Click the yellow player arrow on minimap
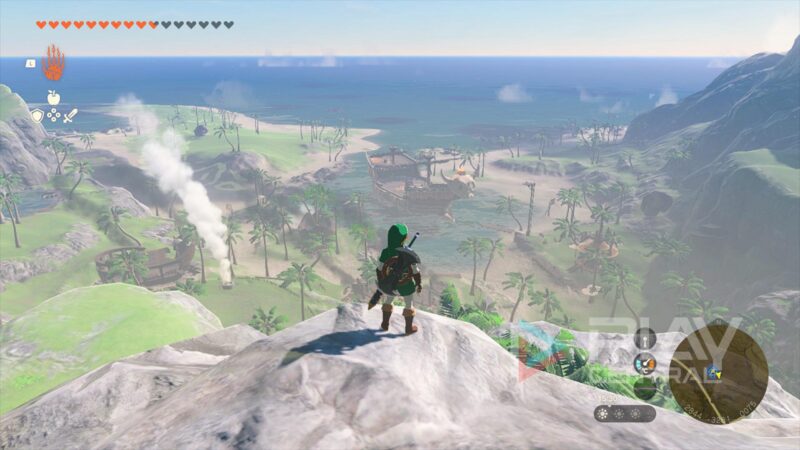This screenshot has width=800, height=450. (x=716, y=373)
